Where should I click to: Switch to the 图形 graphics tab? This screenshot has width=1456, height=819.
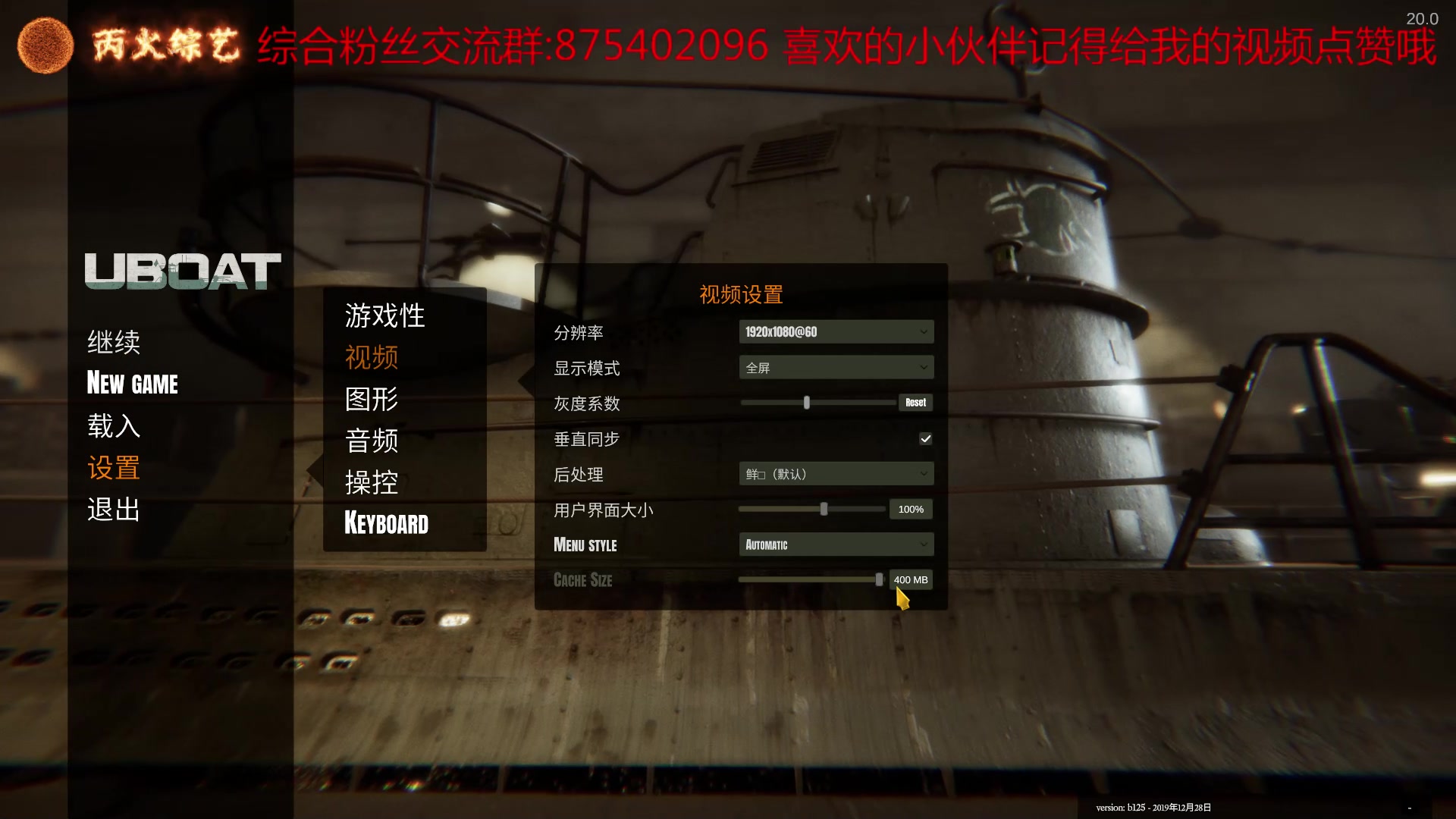coord(372,399)
